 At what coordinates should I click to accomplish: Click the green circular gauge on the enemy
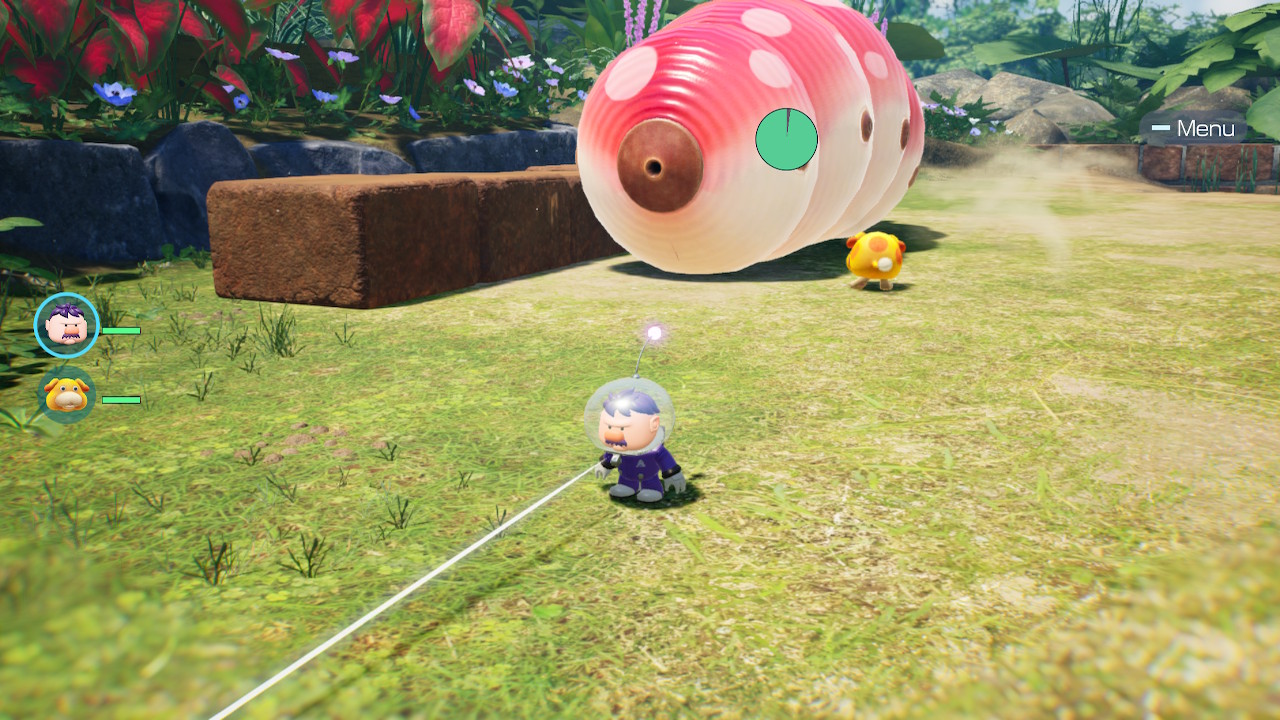[x=788, y=140]
